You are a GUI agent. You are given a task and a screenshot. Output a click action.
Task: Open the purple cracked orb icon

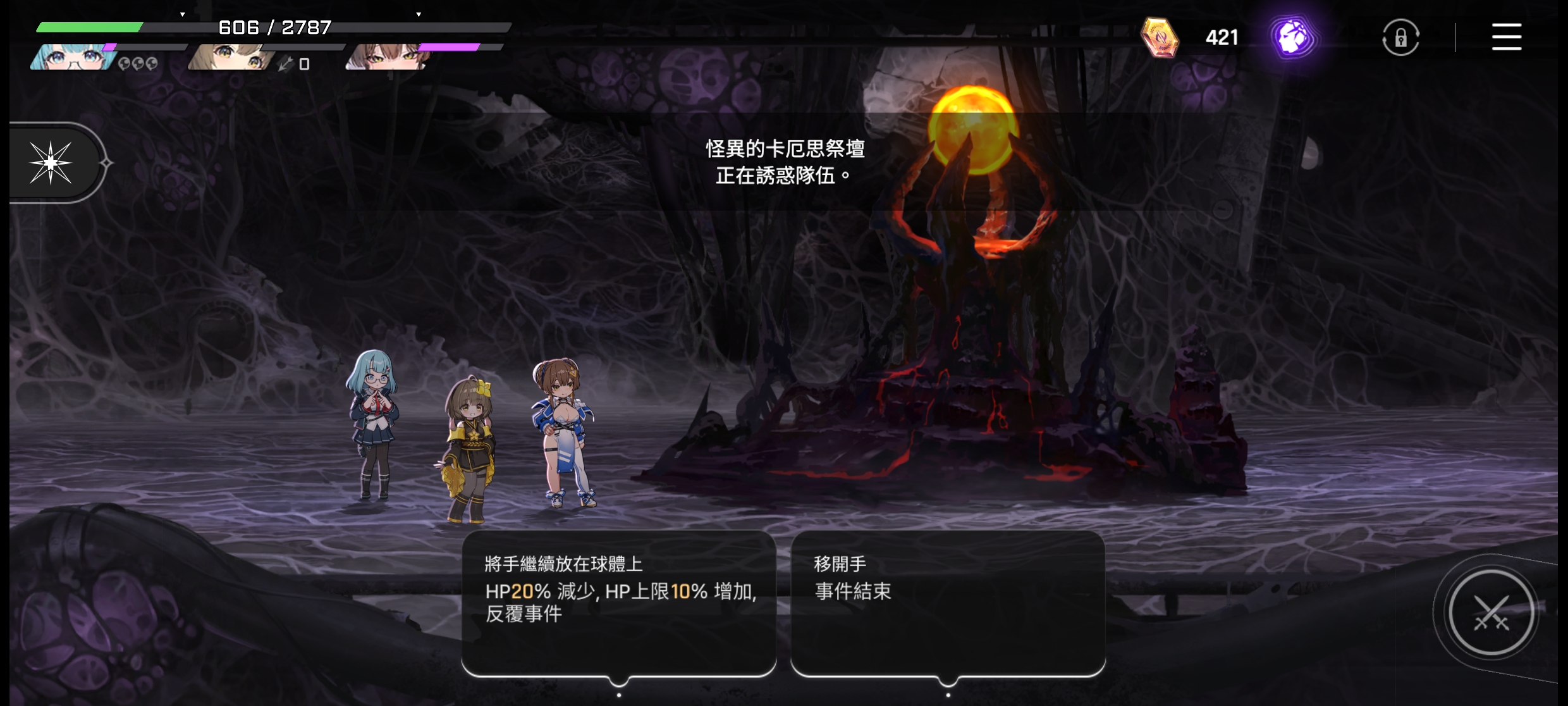(1293, 37)
